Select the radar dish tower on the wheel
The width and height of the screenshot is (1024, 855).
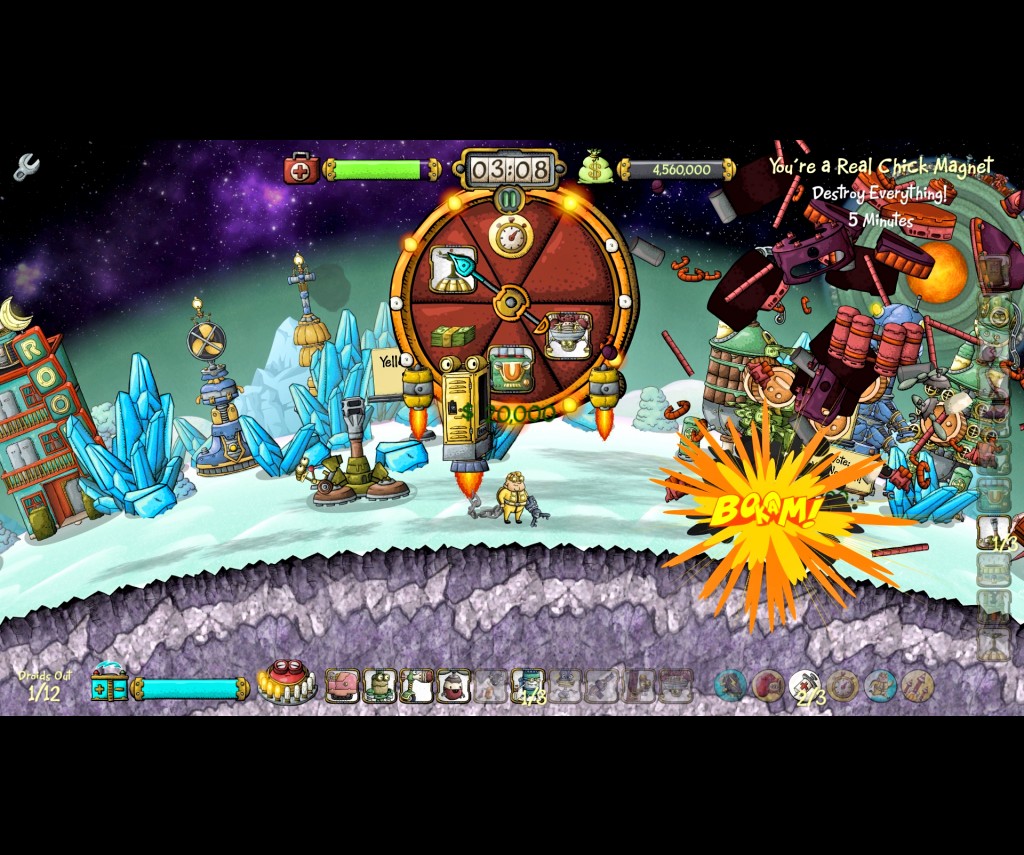pyautogui.click(x=452, y=269)
